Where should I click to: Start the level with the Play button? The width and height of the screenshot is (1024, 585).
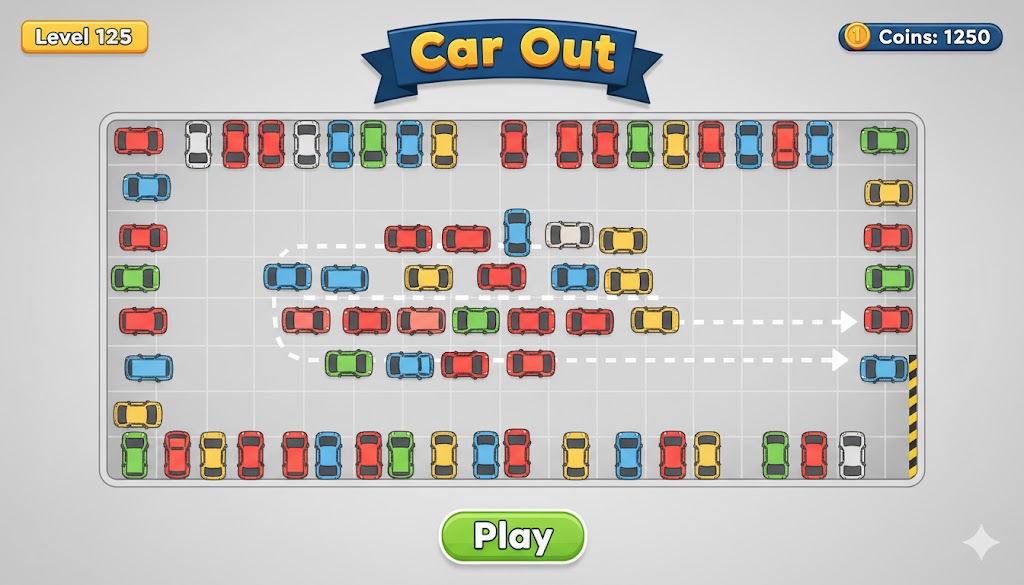[512, 537]
